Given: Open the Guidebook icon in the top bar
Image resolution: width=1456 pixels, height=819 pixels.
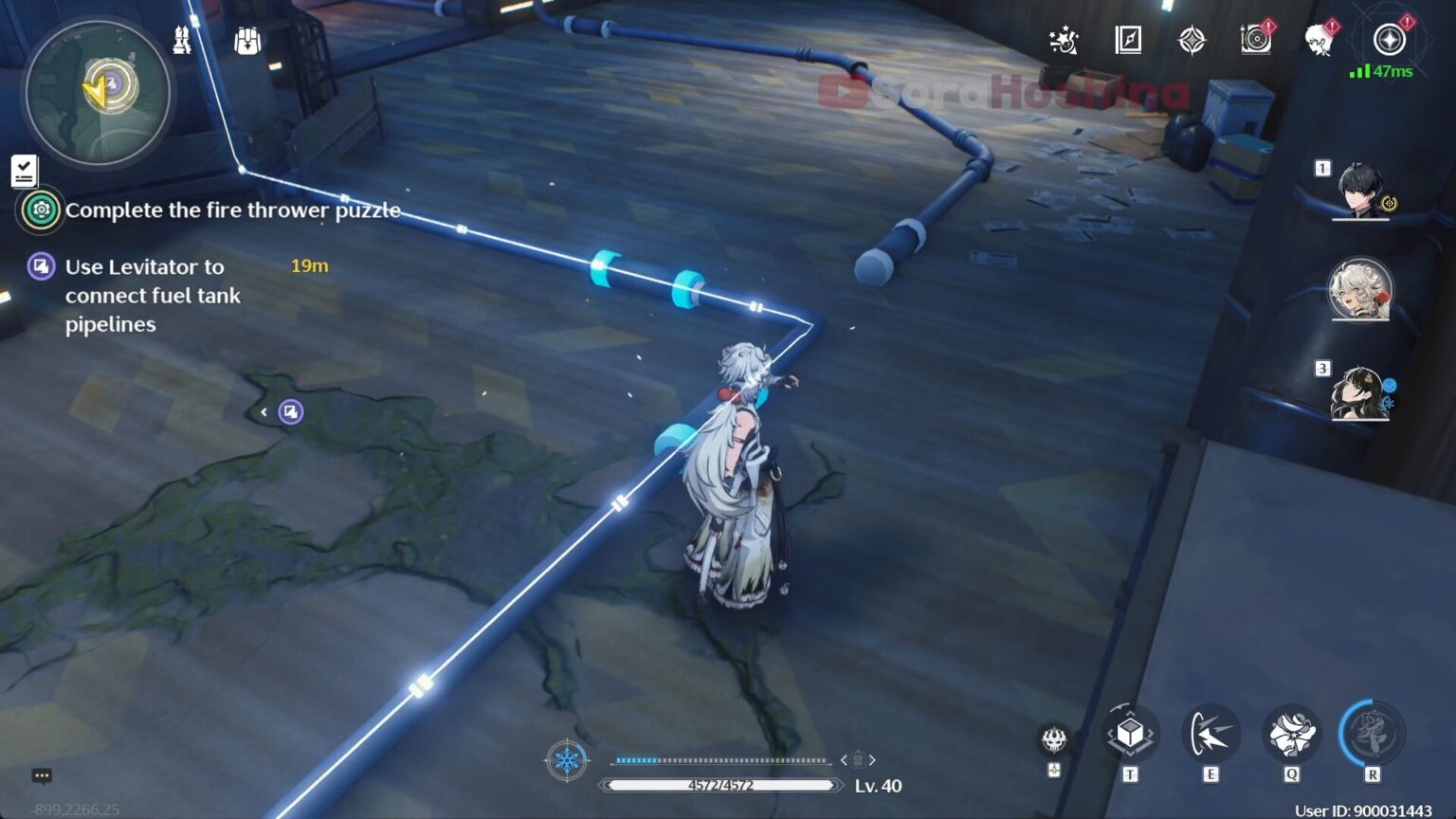Looking at the screenshot, I should coord(1128,40).
